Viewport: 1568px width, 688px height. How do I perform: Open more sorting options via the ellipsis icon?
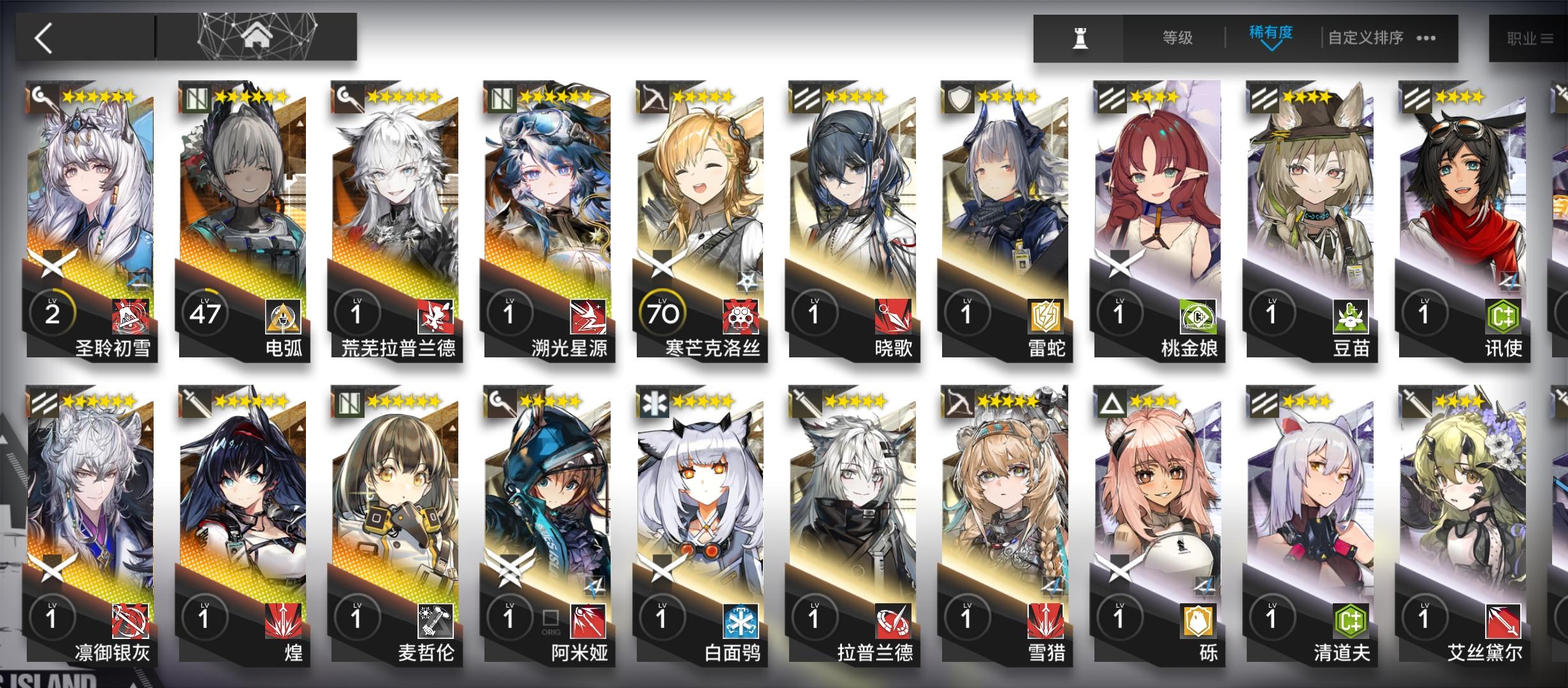tap(1428, 38)
